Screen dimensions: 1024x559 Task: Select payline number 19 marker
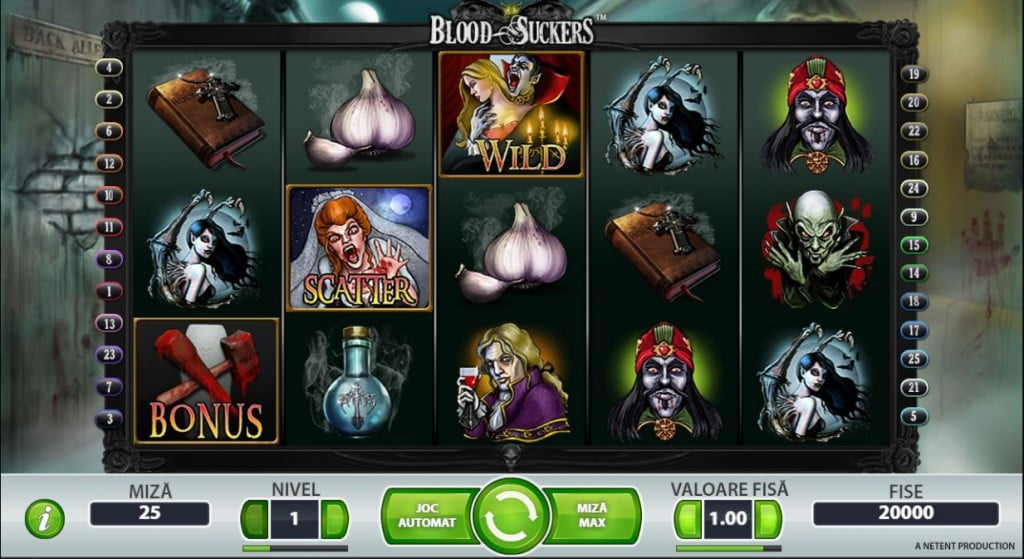913,74
